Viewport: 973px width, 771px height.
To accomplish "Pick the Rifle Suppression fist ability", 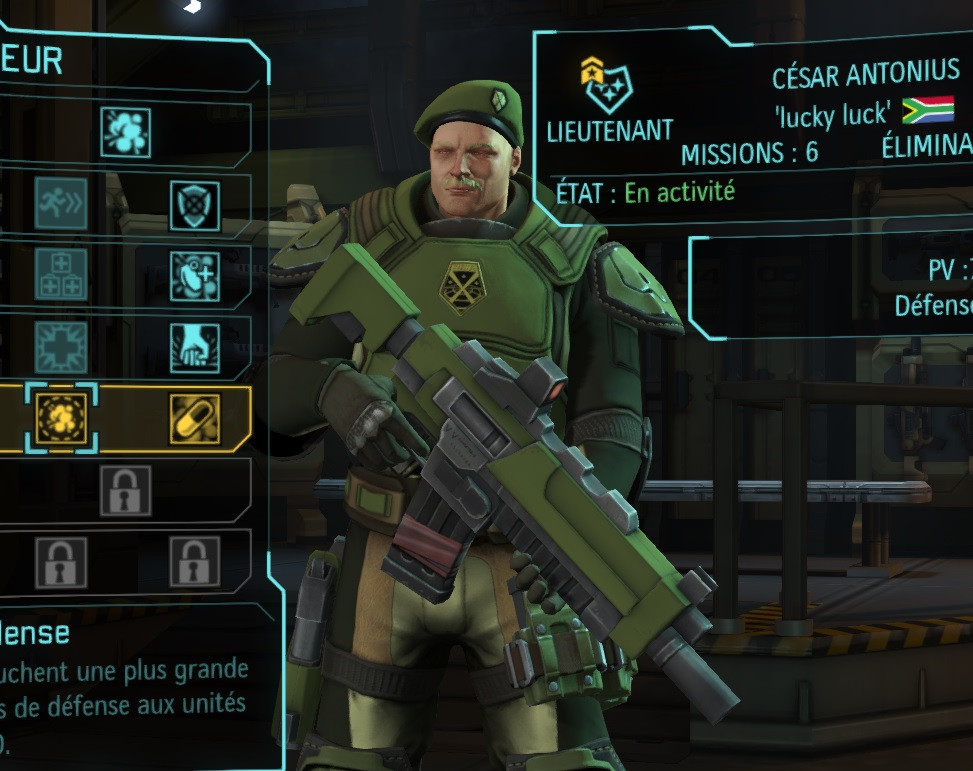I will coord(194,347).
